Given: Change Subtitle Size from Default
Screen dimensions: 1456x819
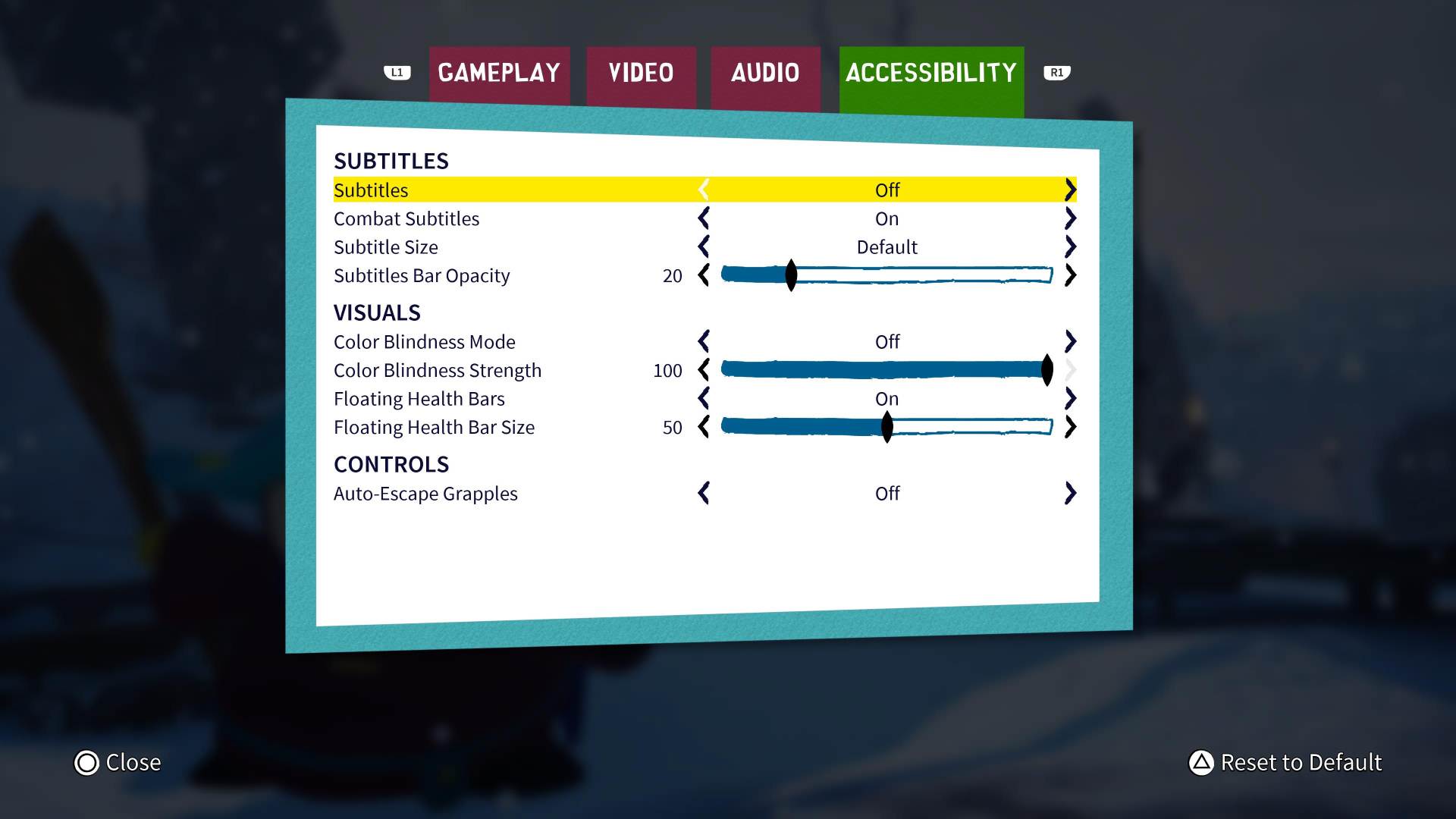Looking at the screenshot, I should click(1071, 246).
